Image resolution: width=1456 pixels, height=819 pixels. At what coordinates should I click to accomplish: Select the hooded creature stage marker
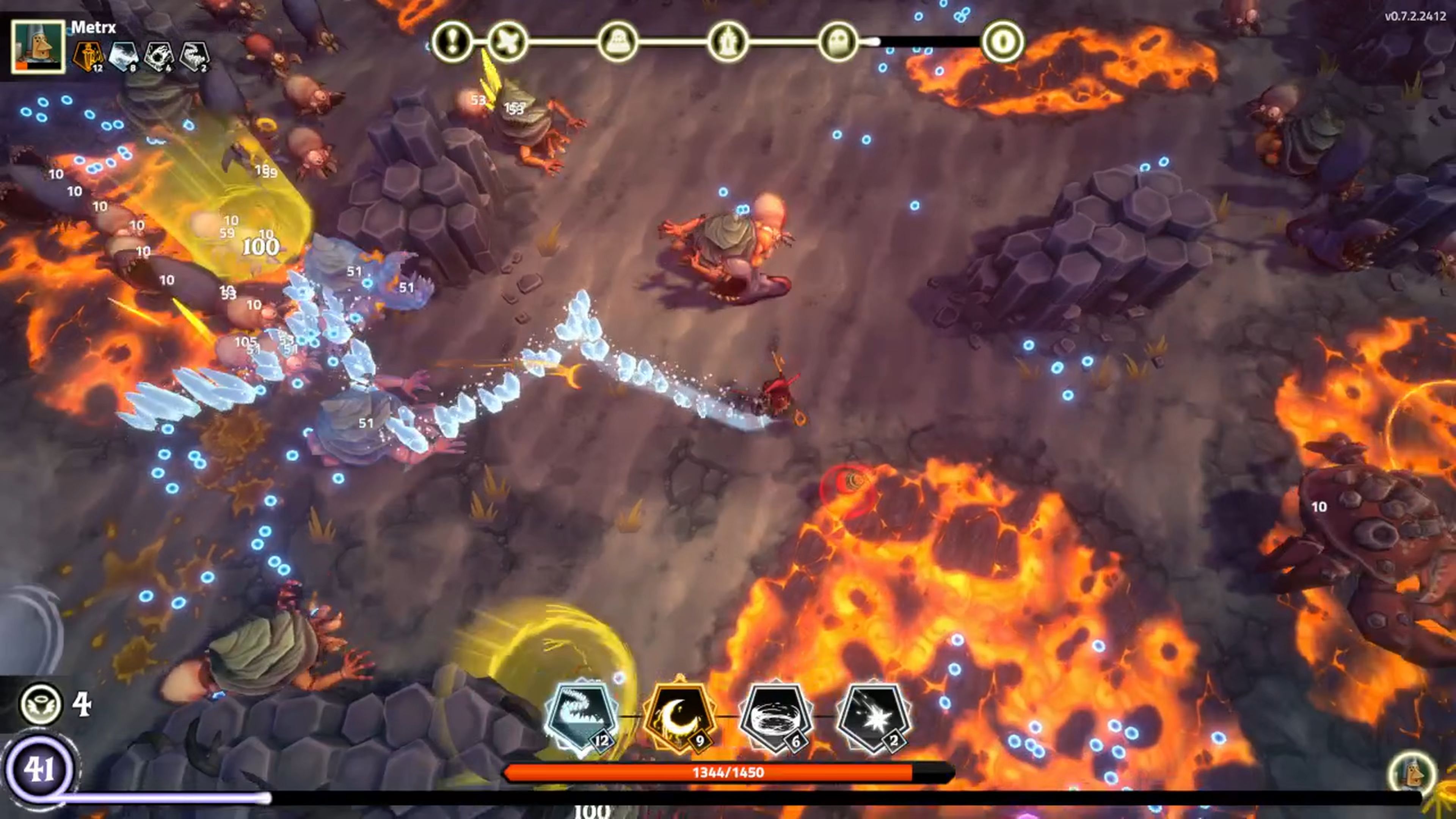pos(617,41)
